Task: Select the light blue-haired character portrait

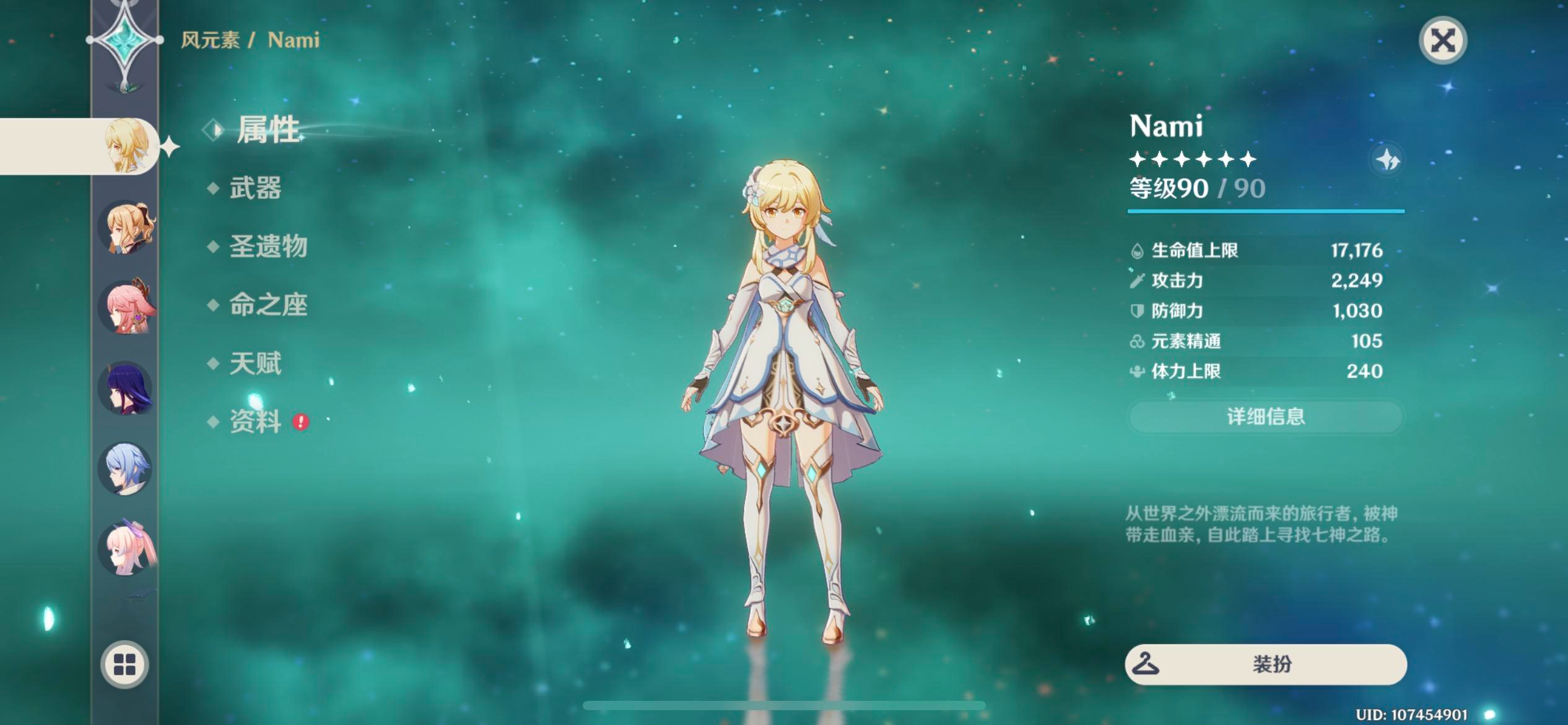Action: tap(126, 468)
